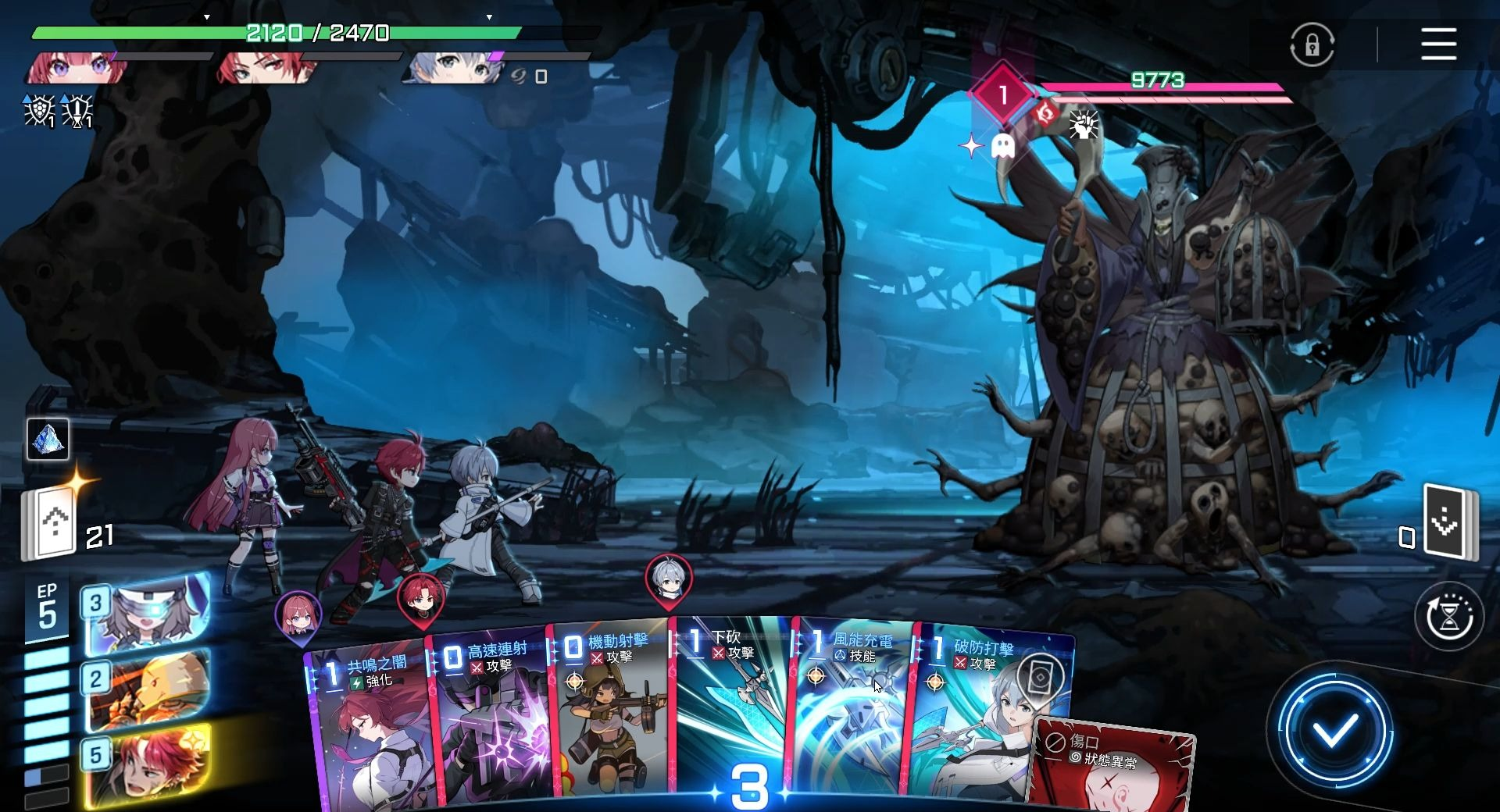Viewport: 1500px width, 812px height.
Task: Inspect the enemy's raised fist buff icon
Action: pyautogui.click(x=1084, y=125)
